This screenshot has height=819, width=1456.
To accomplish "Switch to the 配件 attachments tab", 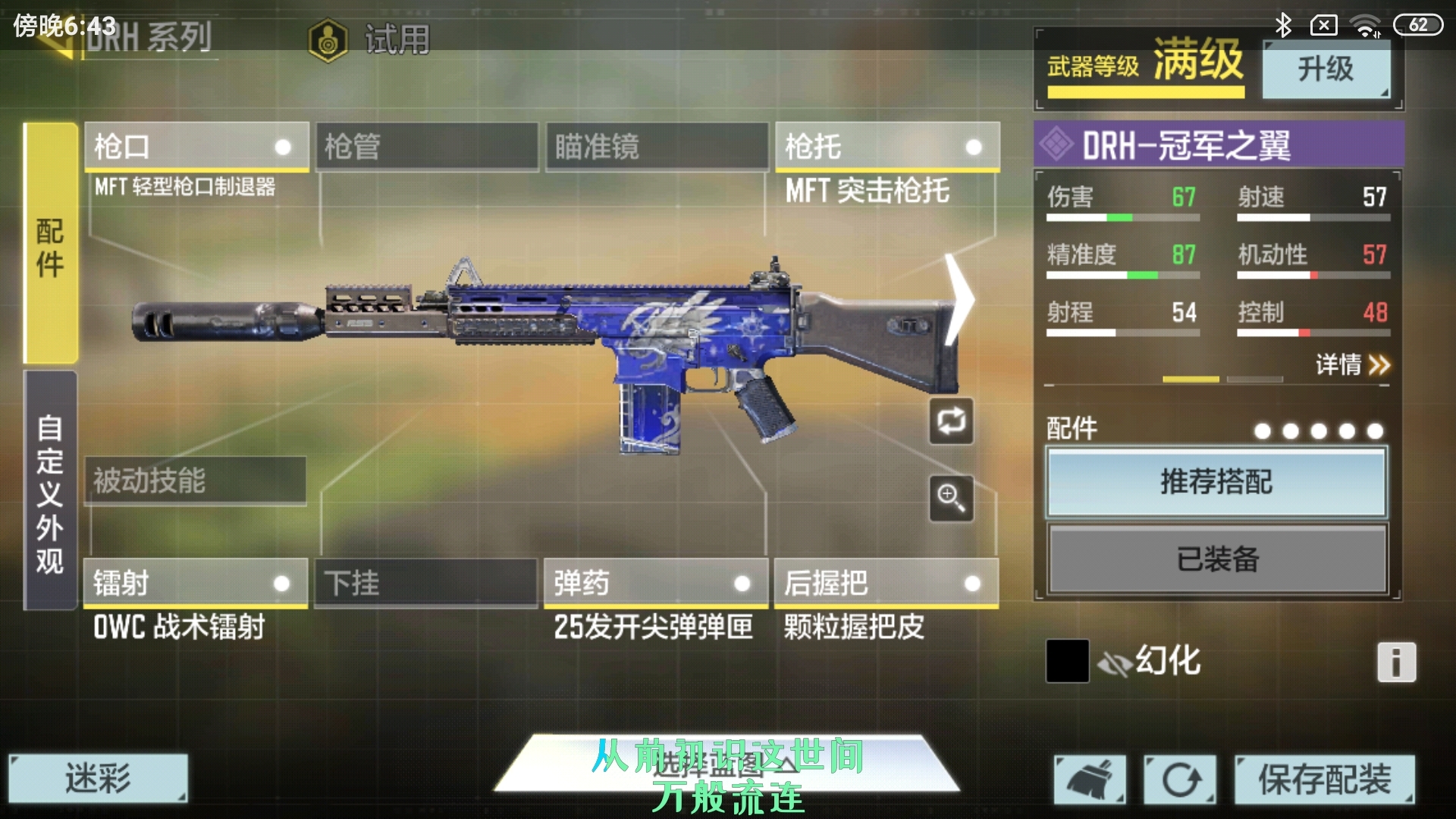I will [50, 244].
